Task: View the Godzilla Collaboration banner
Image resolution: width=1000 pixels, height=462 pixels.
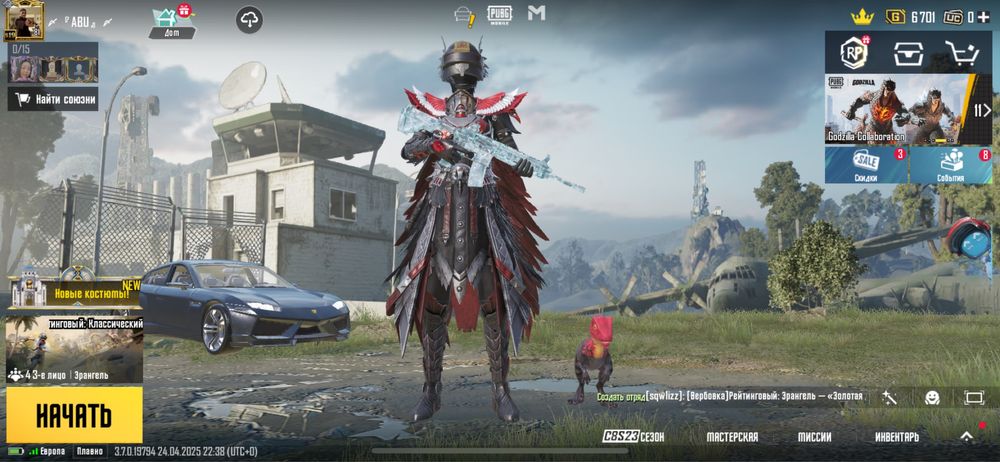Action: 896,110
